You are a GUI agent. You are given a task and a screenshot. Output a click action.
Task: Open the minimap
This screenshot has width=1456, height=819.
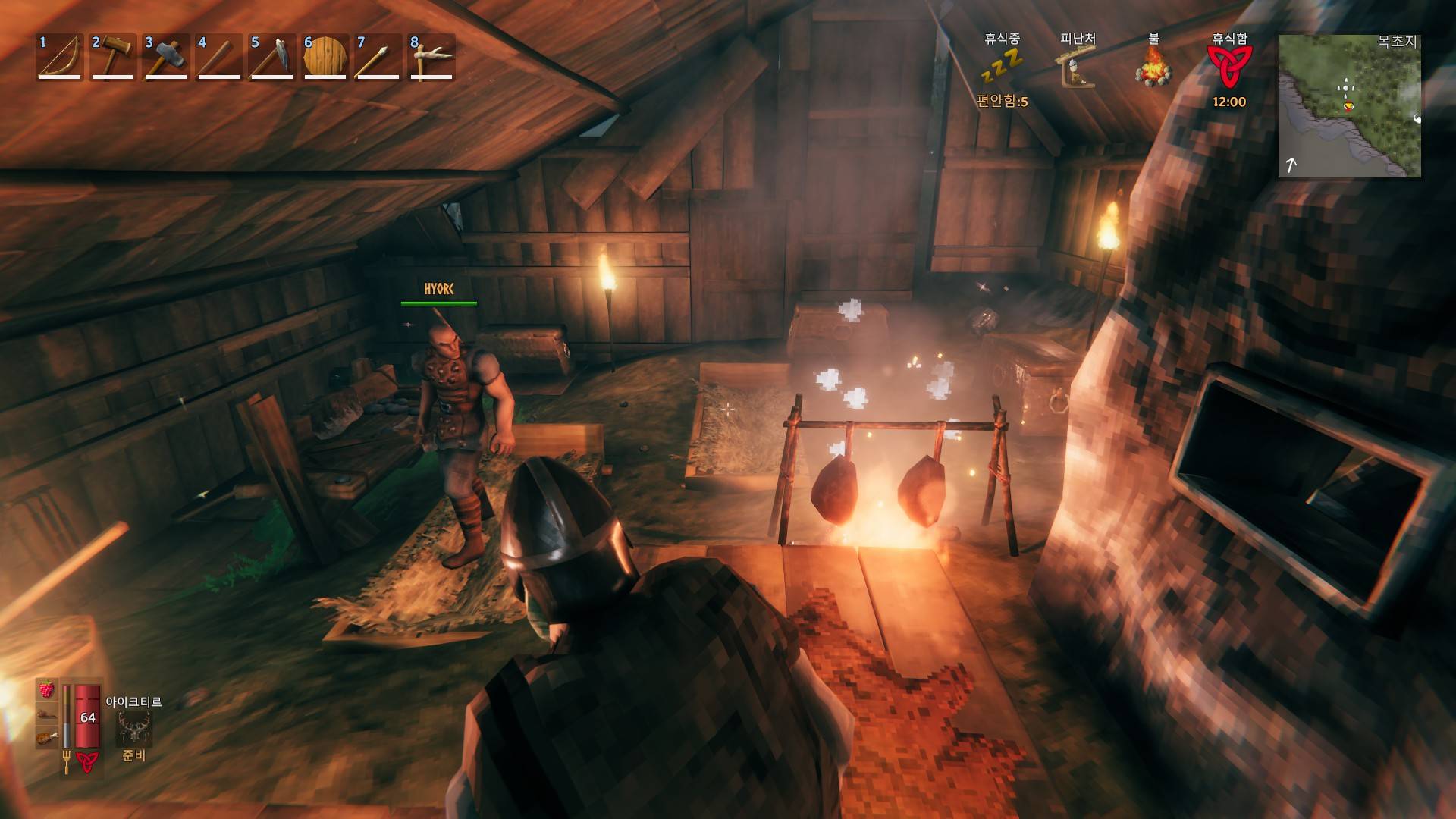coord(1349,105)
